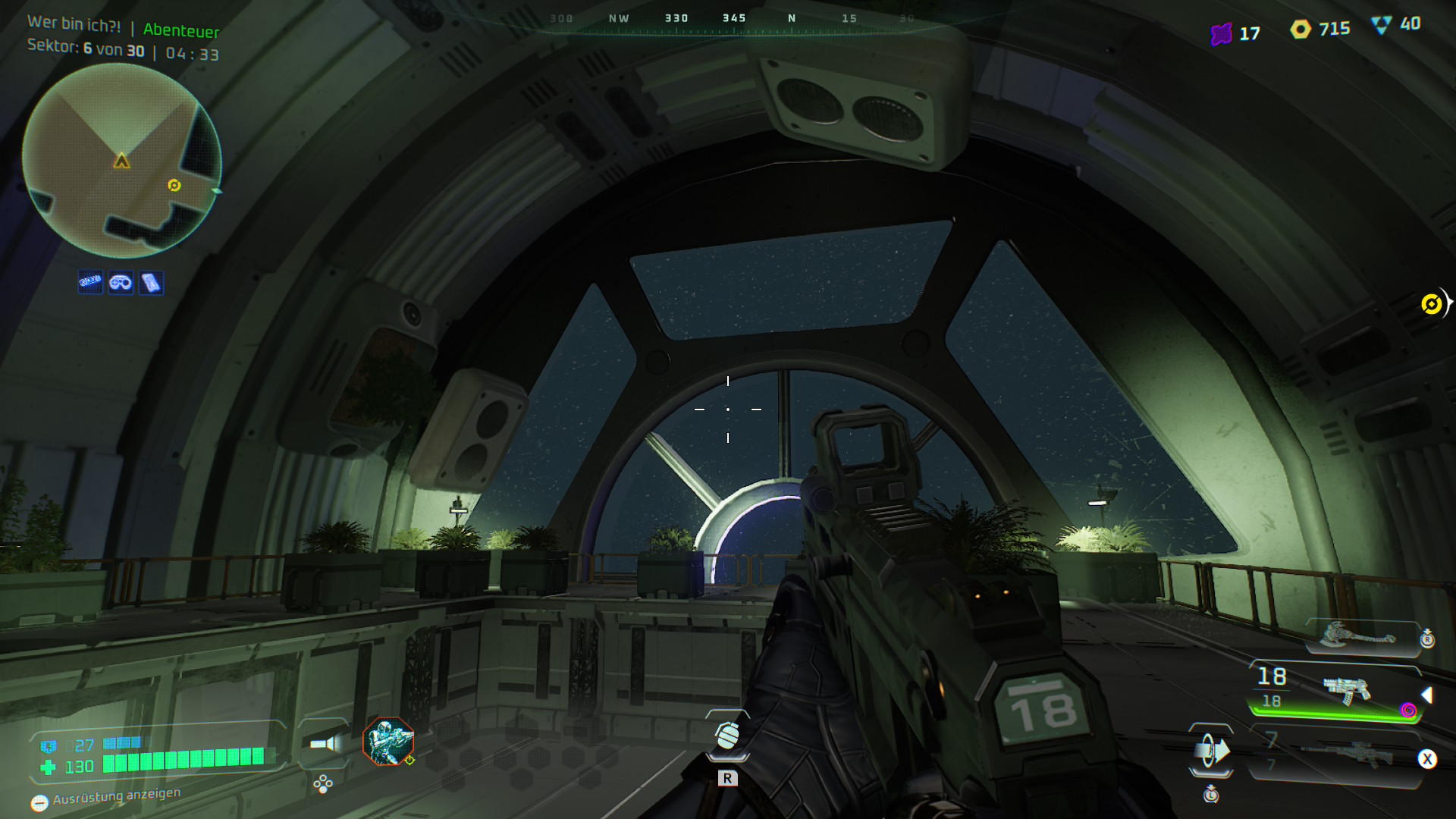Select the axe melee weapon slot

tap(1357, 635)
